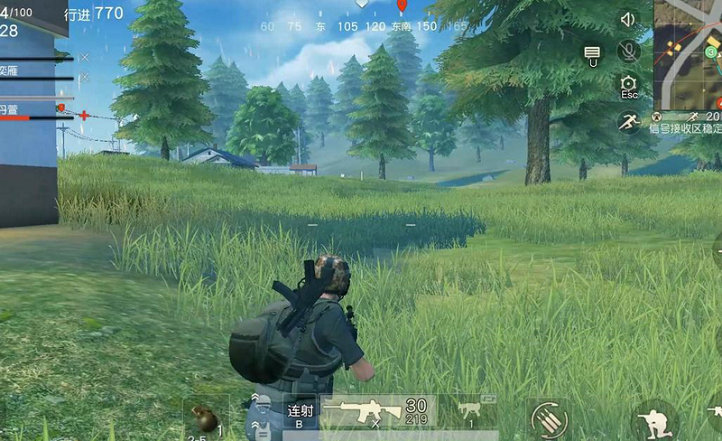Screen dimensions: 722x441
Task: Expand the minimap
Action: (688, 54)
